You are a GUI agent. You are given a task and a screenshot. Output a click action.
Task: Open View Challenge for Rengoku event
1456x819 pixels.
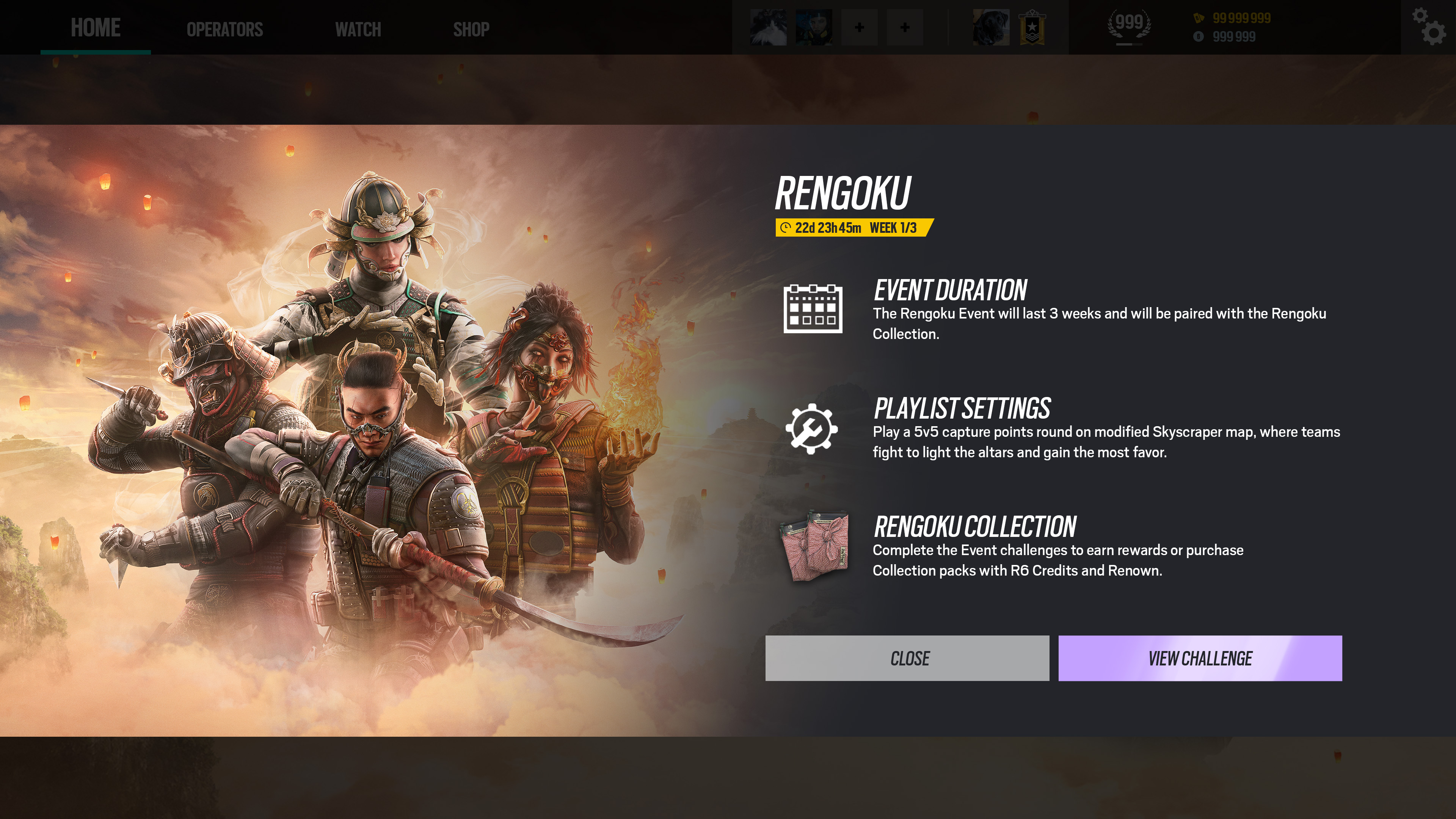[x=1199, y=658]
